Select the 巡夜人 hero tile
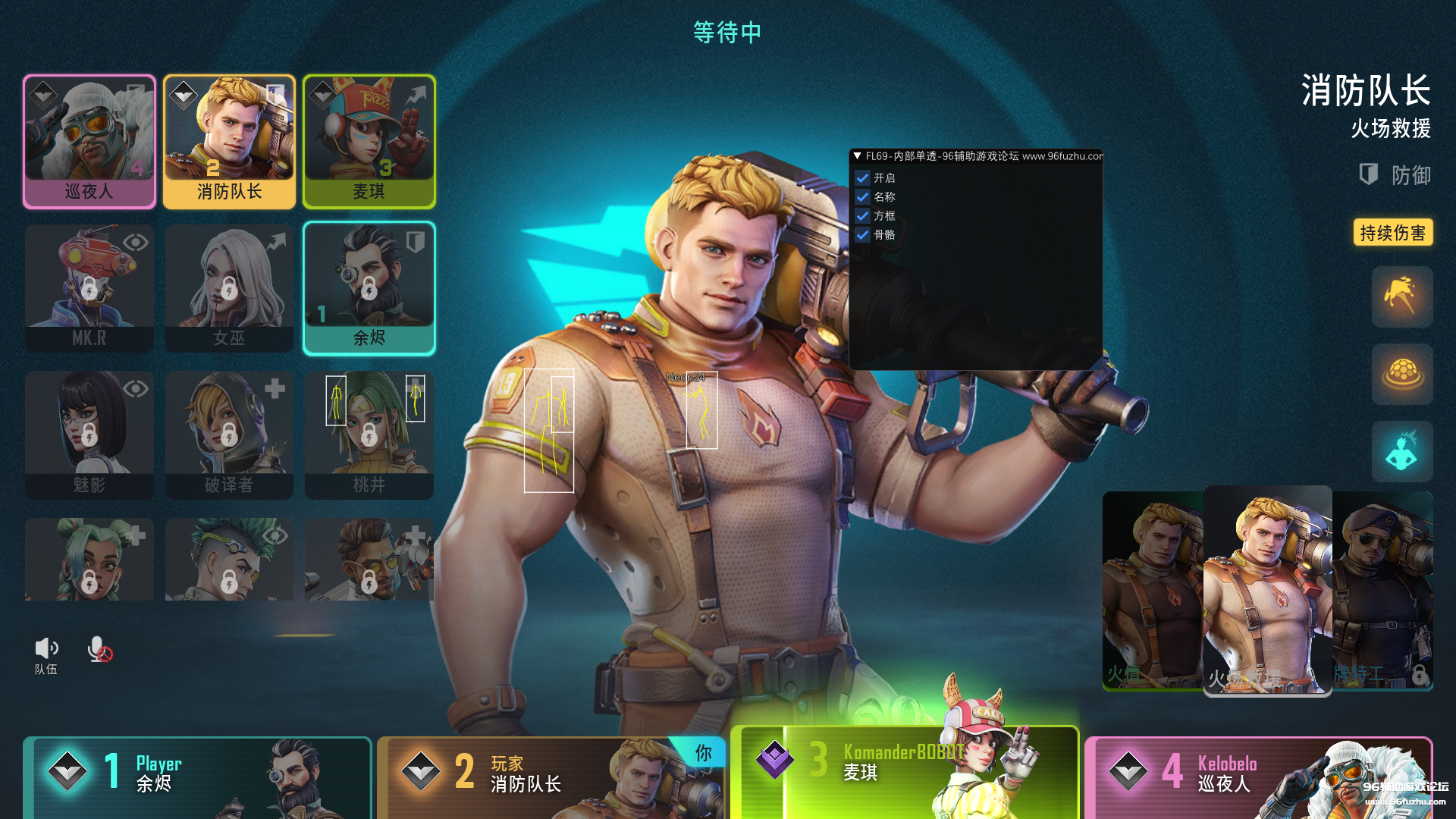Screen dimensions: 1456x819 [89, 141]
